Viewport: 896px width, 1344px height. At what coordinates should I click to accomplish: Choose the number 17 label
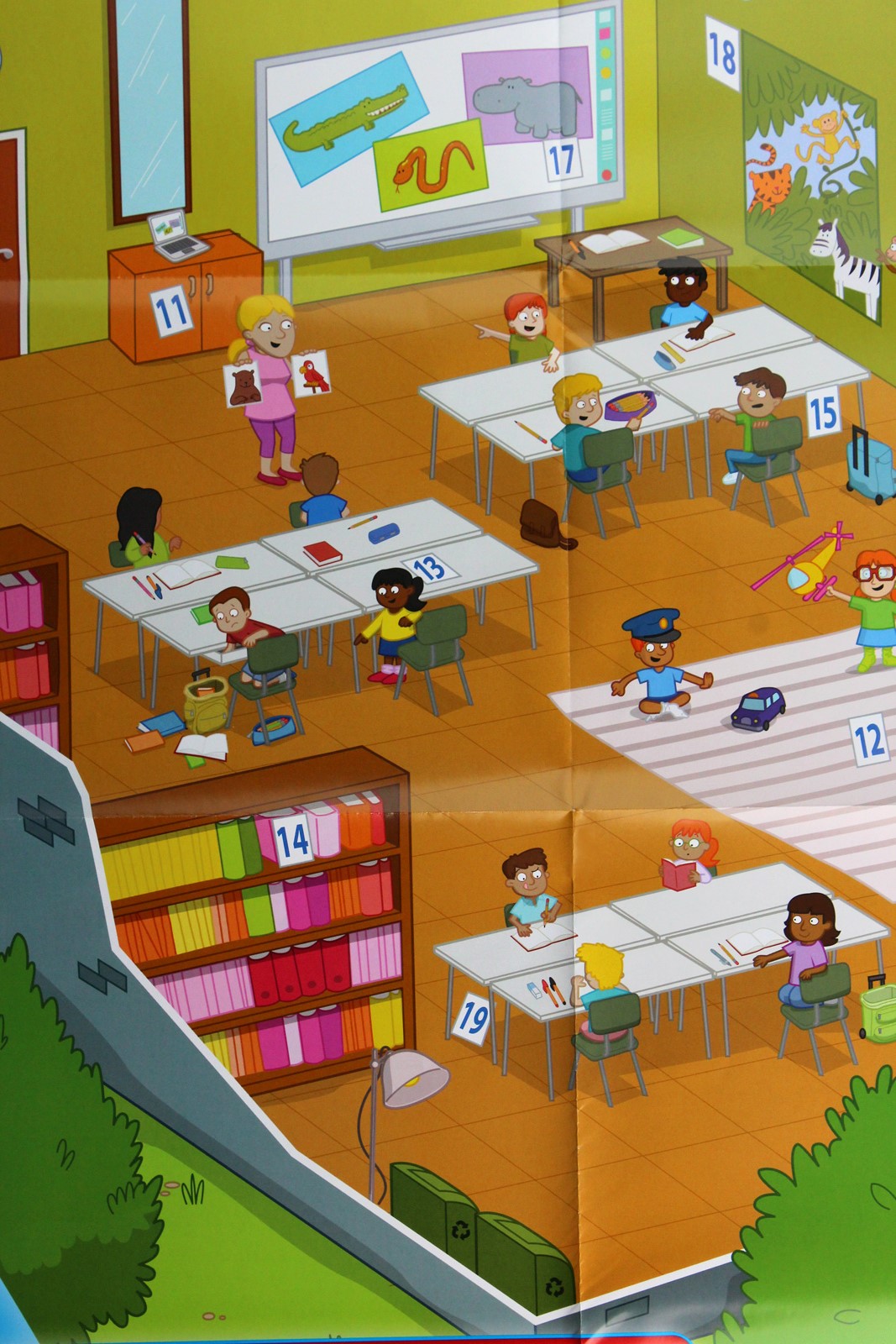561,159
